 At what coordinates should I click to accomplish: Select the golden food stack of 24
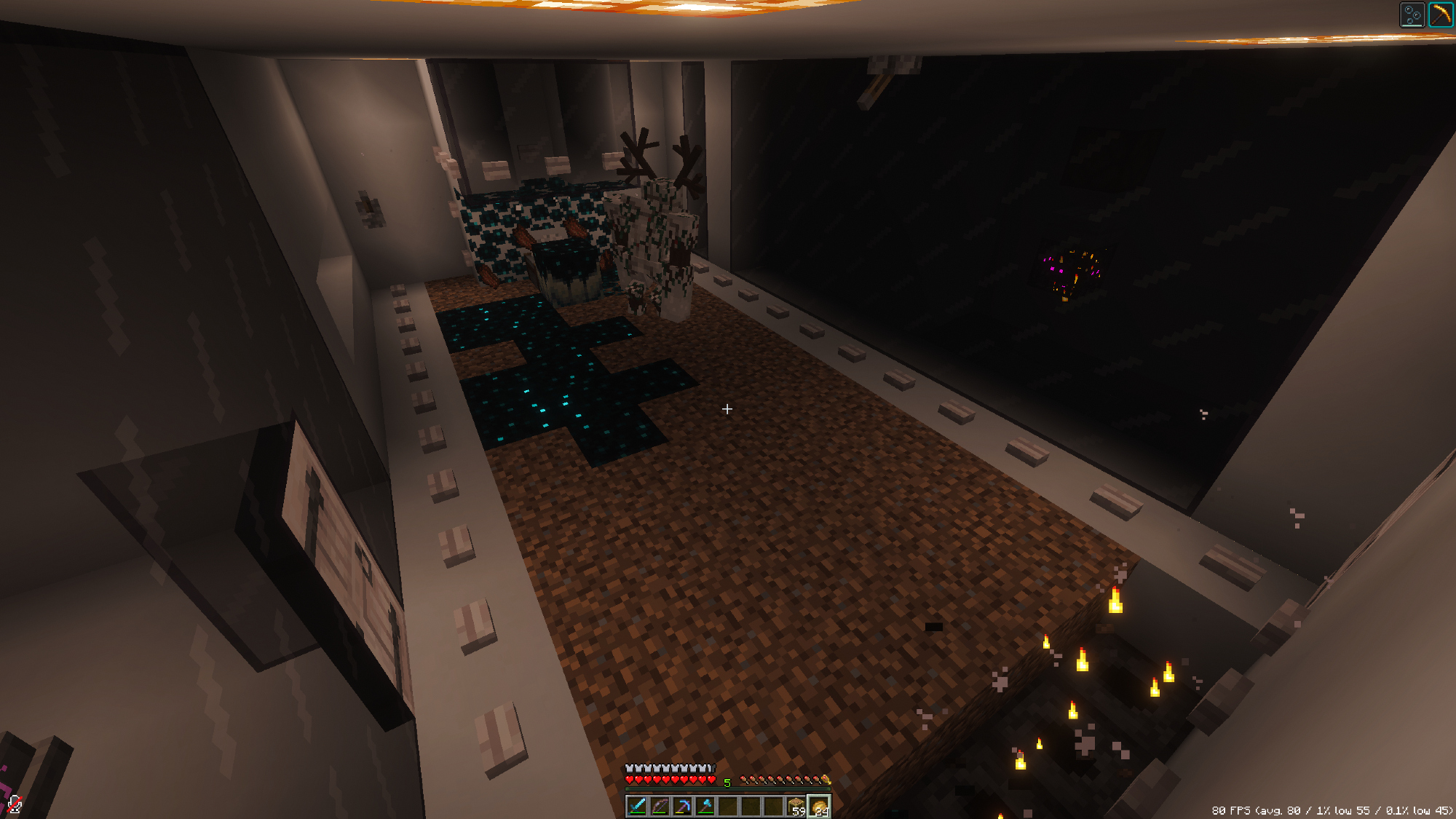click(819, 807)
